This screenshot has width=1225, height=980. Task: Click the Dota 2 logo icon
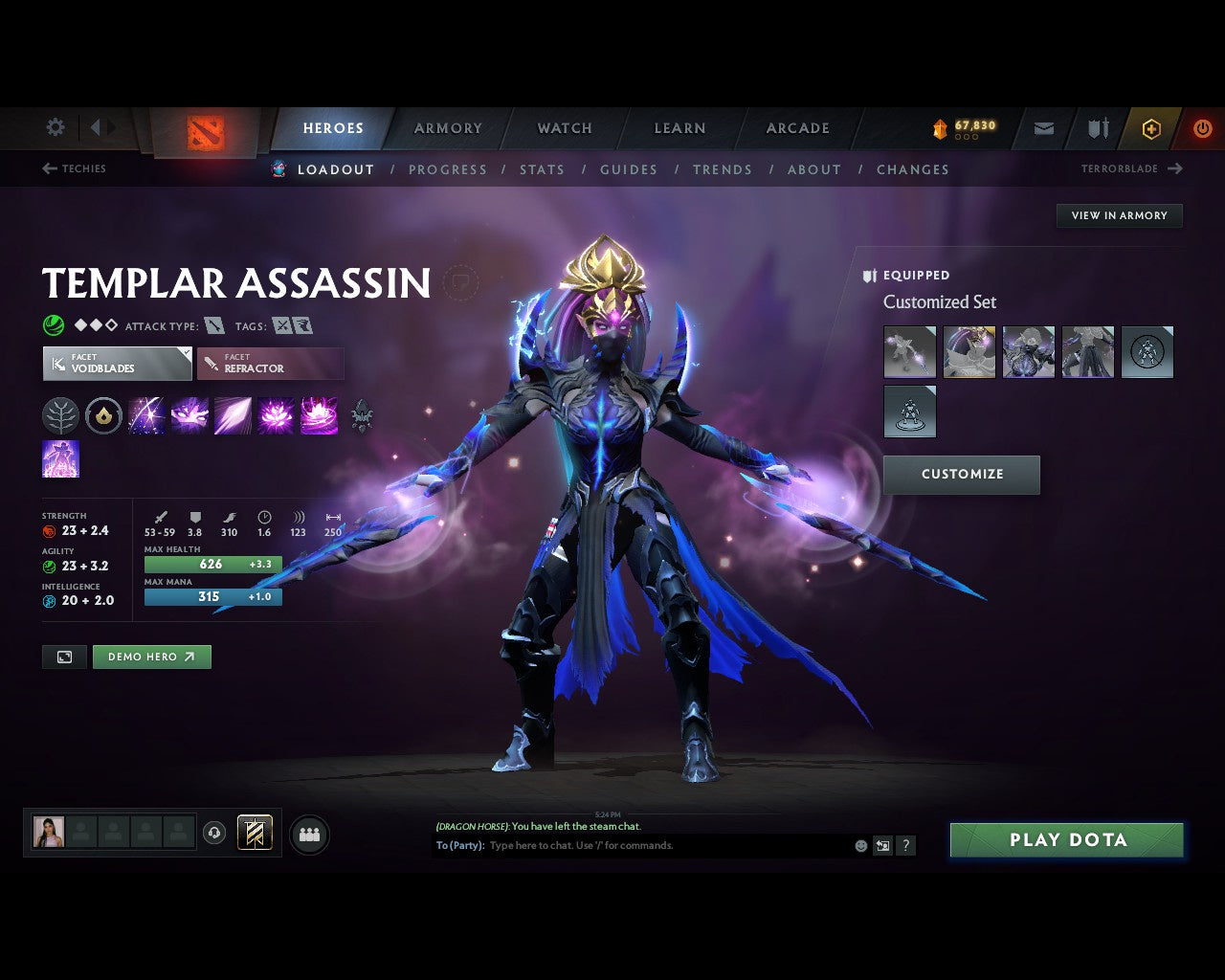click(x=204, y=129)
